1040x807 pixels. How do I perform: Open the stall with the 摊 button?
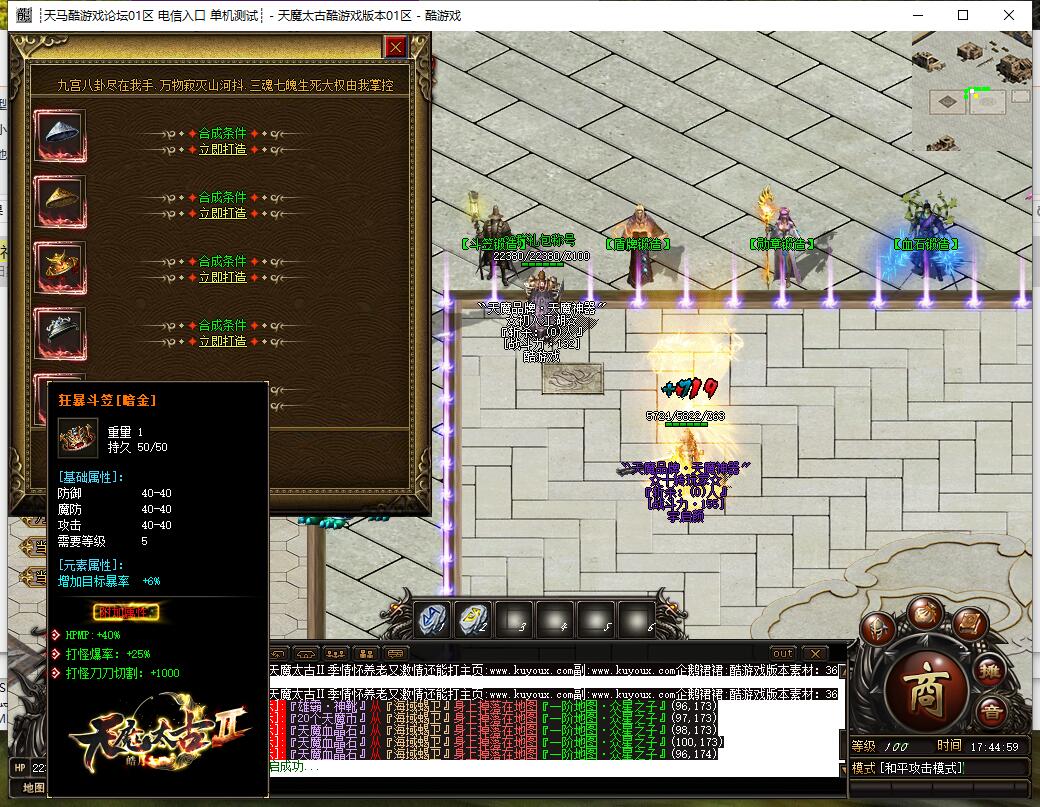pos(990,670)
